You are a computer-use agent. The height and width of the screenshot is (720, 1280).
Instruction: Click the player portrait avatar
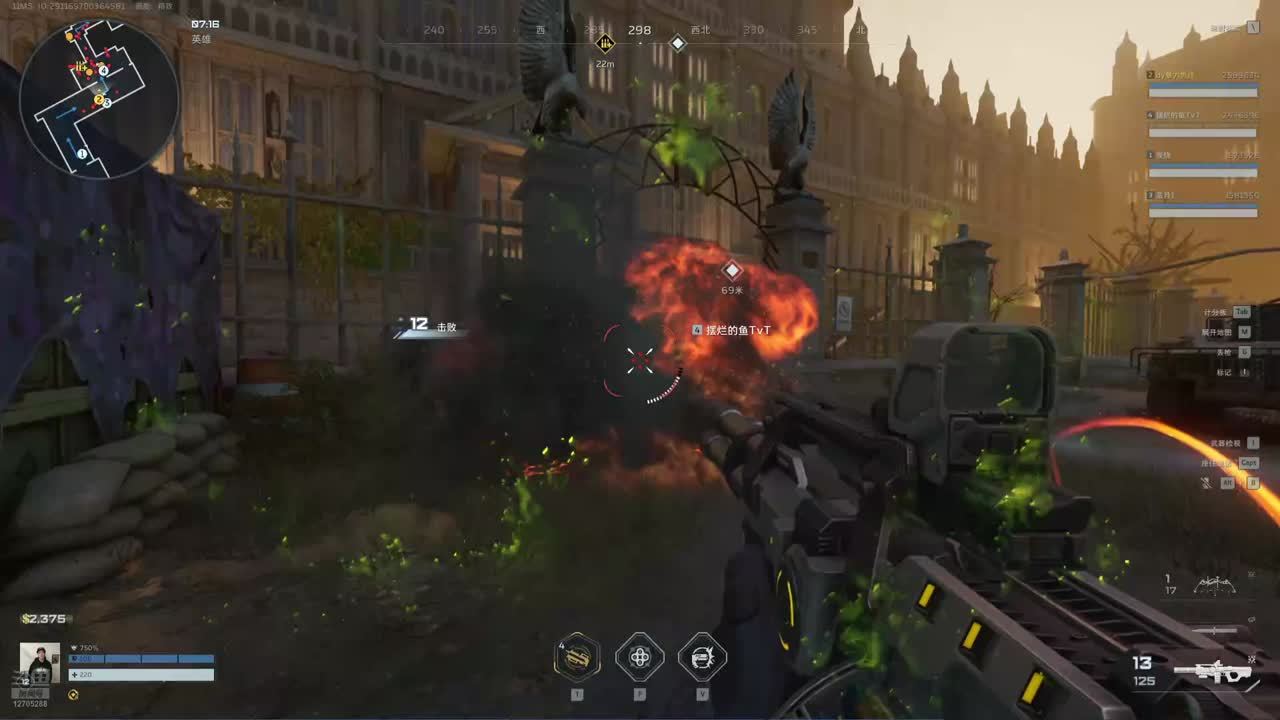point(39,663)
